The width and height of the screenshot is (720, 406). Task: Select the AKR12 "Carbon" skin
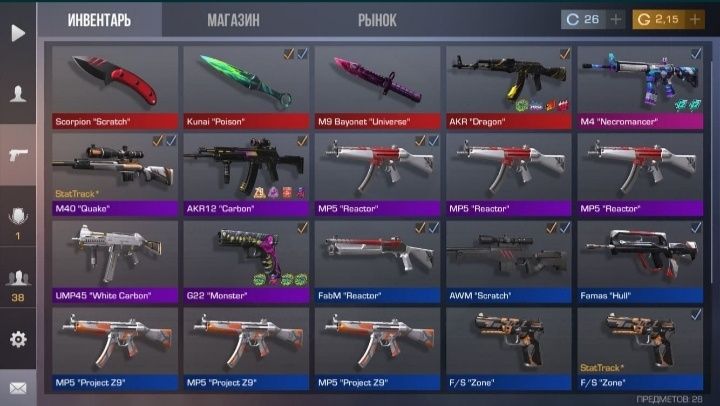coord(246,174)
